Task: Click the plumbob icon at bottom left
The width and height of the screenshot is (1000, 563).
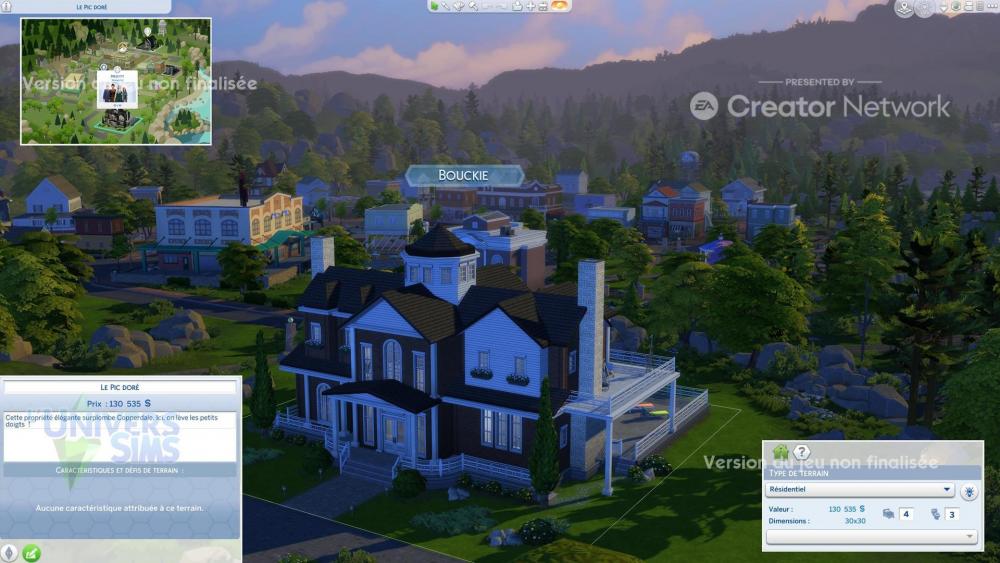Action: click(10, 552)
